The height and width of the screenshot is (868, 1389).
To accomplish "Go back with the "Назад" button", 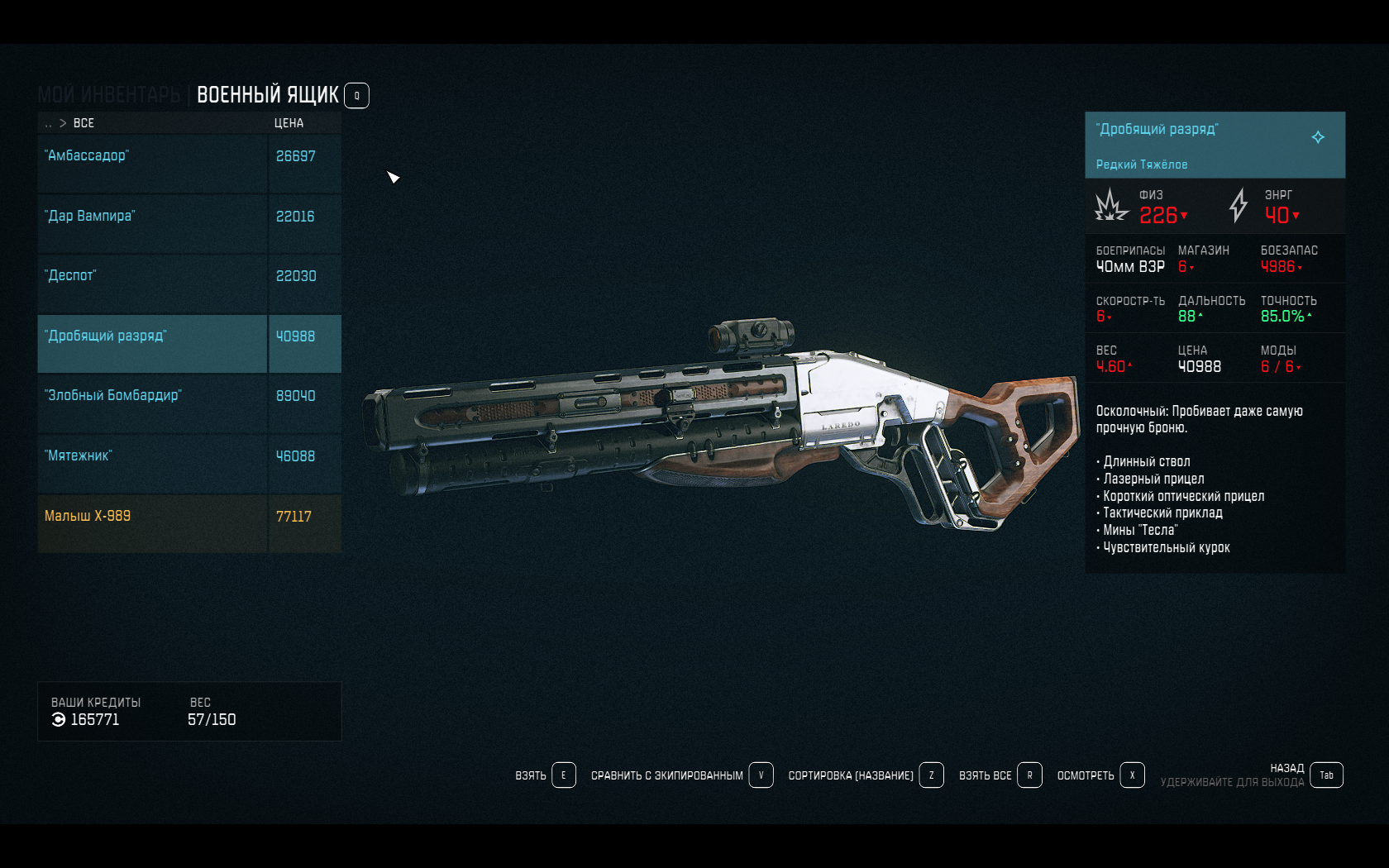I will click(x=1326, y=775).
